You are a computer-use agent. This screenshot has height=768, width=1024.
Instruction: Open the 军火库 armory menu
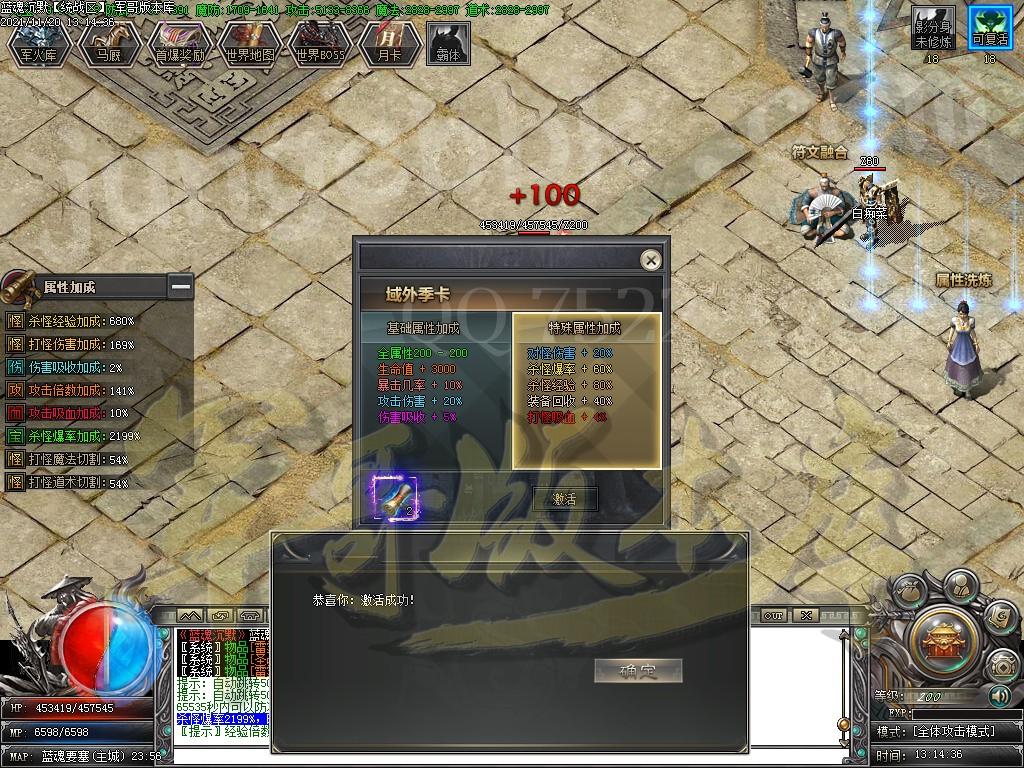tap(40, 46)
